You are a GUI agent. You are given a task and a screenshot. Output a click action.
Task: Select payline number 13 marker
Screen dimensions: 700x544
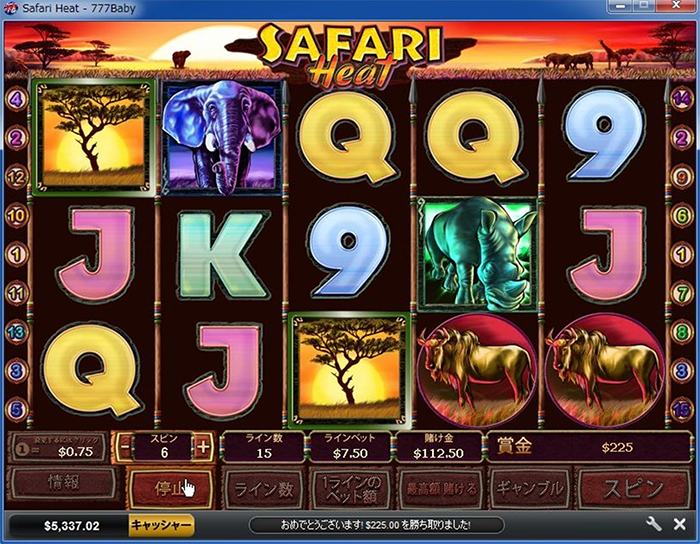pos(16,330)
